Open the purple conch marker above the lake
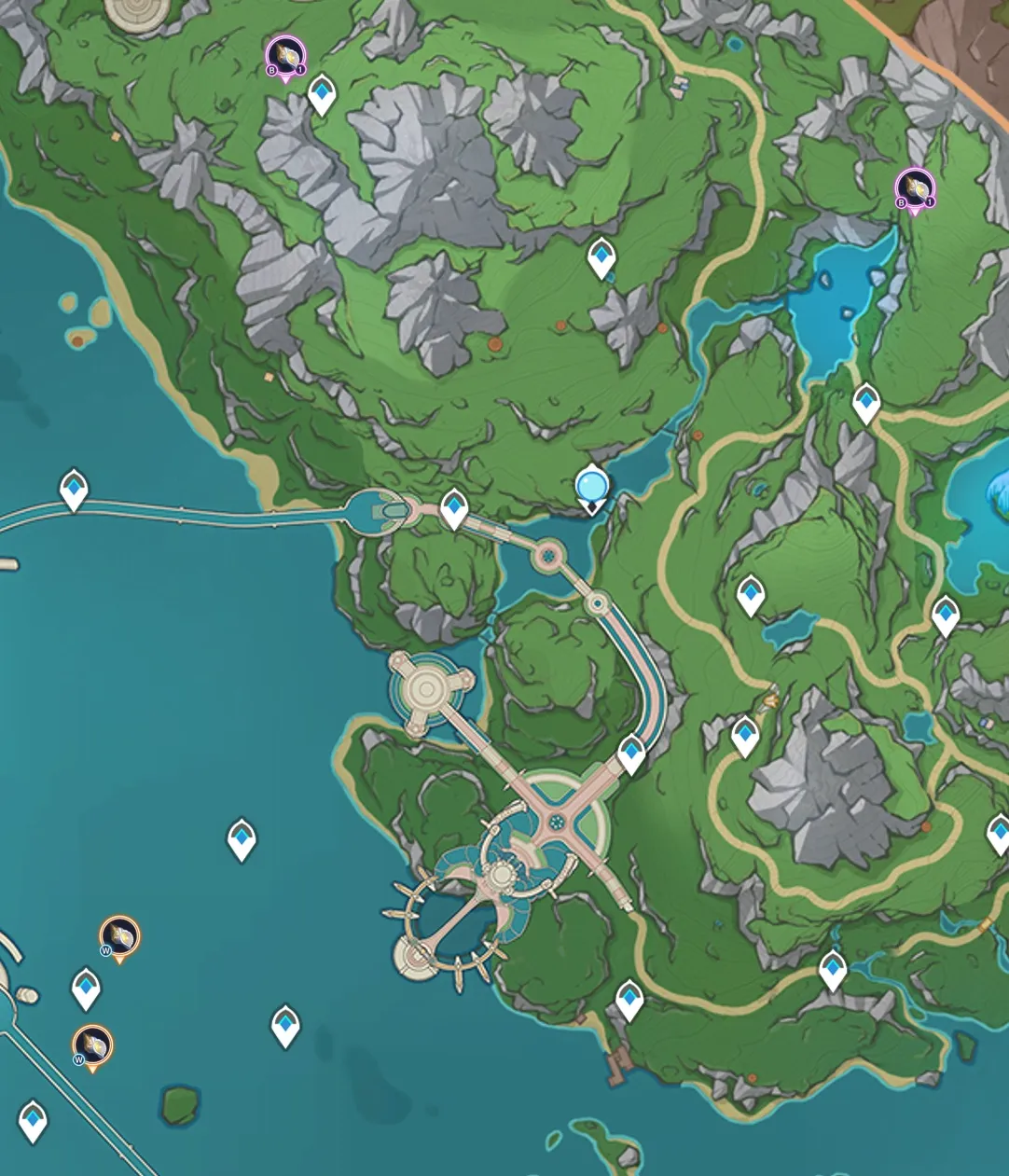Image resolution: width=1009 pixels, height=1176 pixels. (915, 189)
